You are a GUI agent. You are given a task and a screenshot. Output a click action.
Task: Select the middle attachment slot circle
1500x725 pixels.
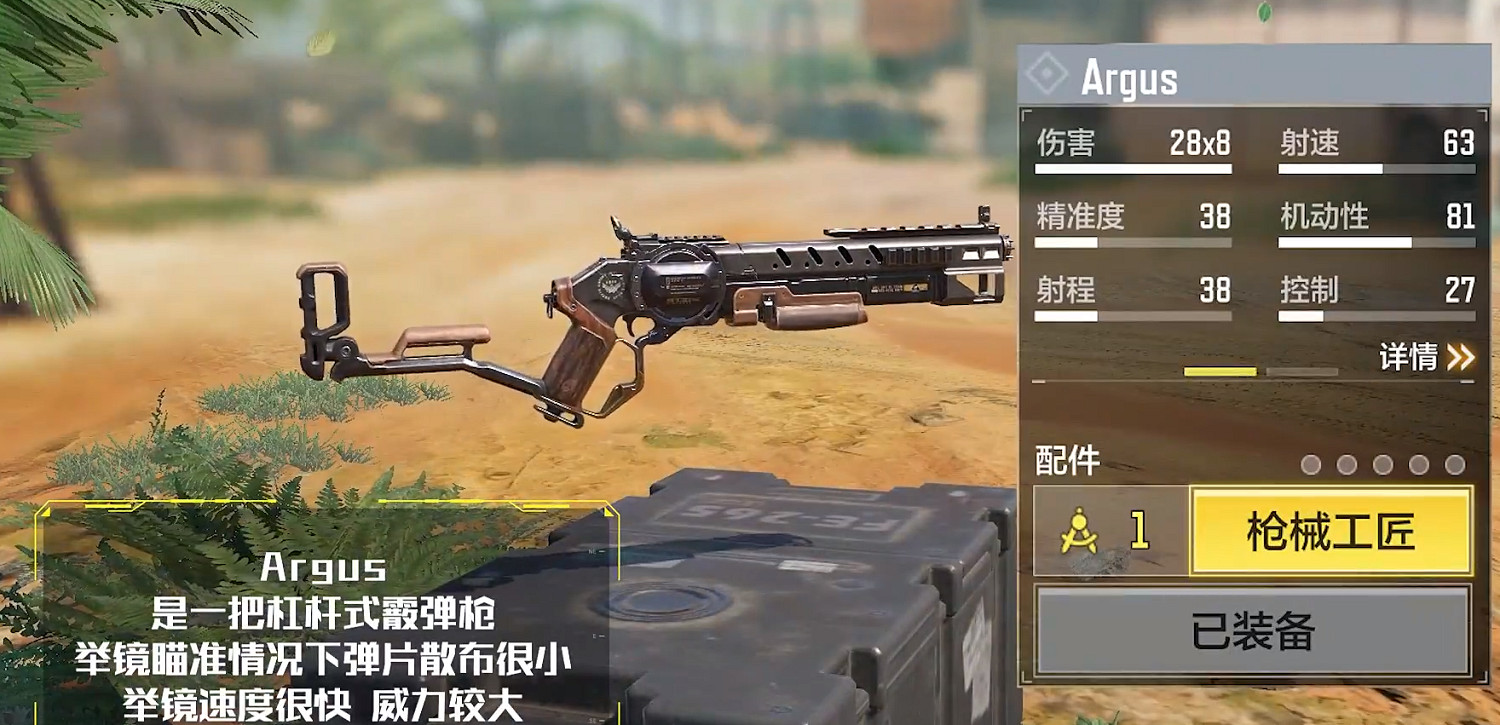click(x=1381, y=463)
